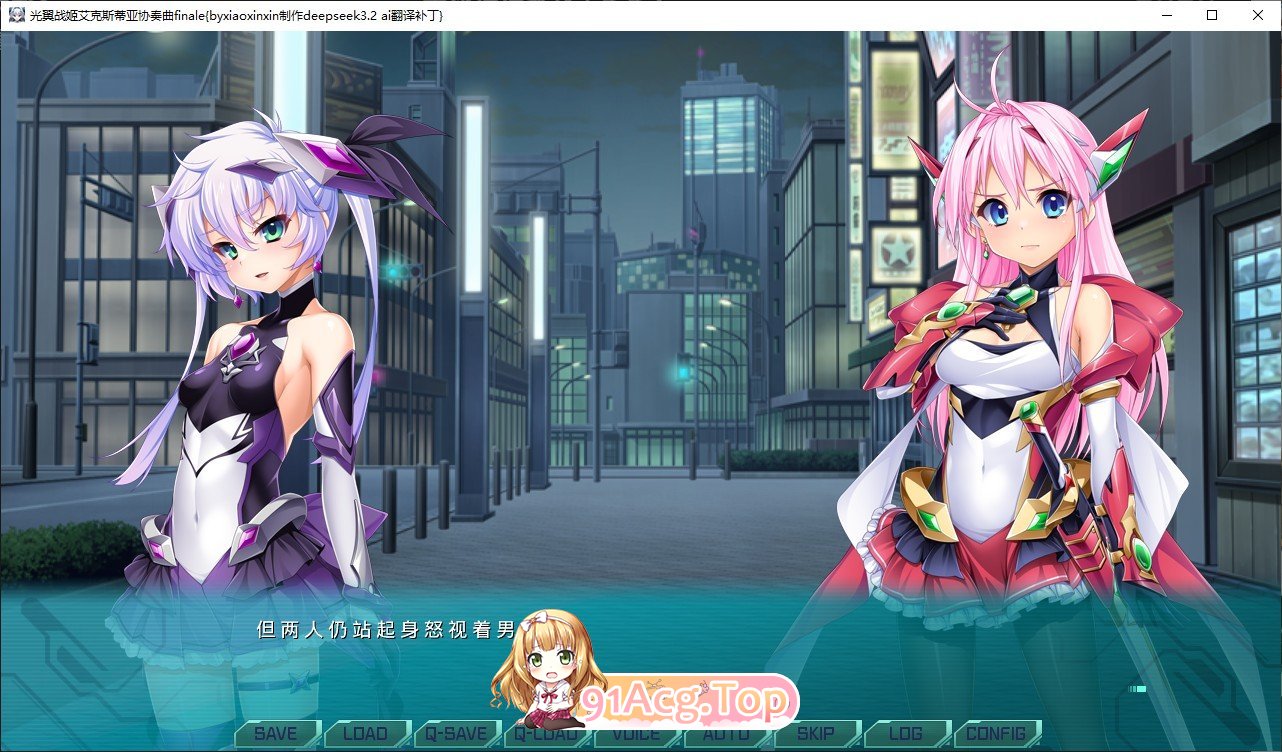Minimize the game window to the taskbar
This screenshot has height=752, width=1282.
1165,14
